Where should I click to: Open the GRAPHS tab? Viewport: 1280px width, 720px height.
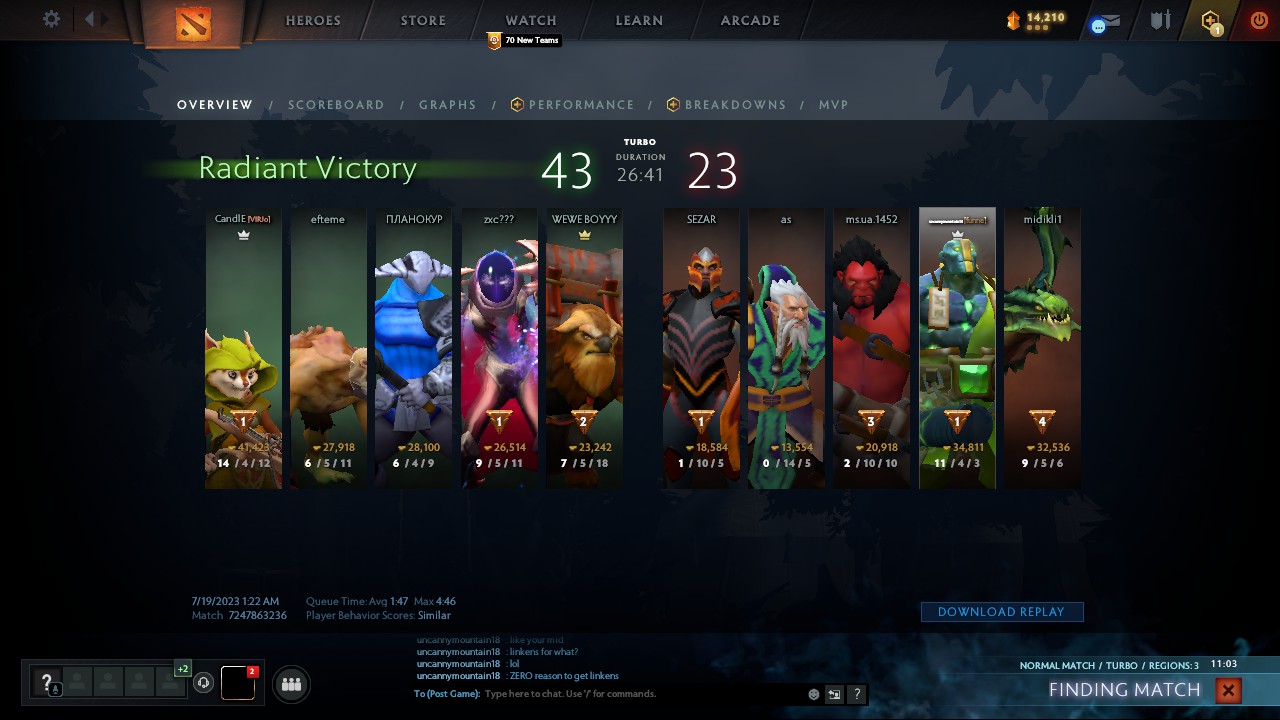(x=447, y=104)
